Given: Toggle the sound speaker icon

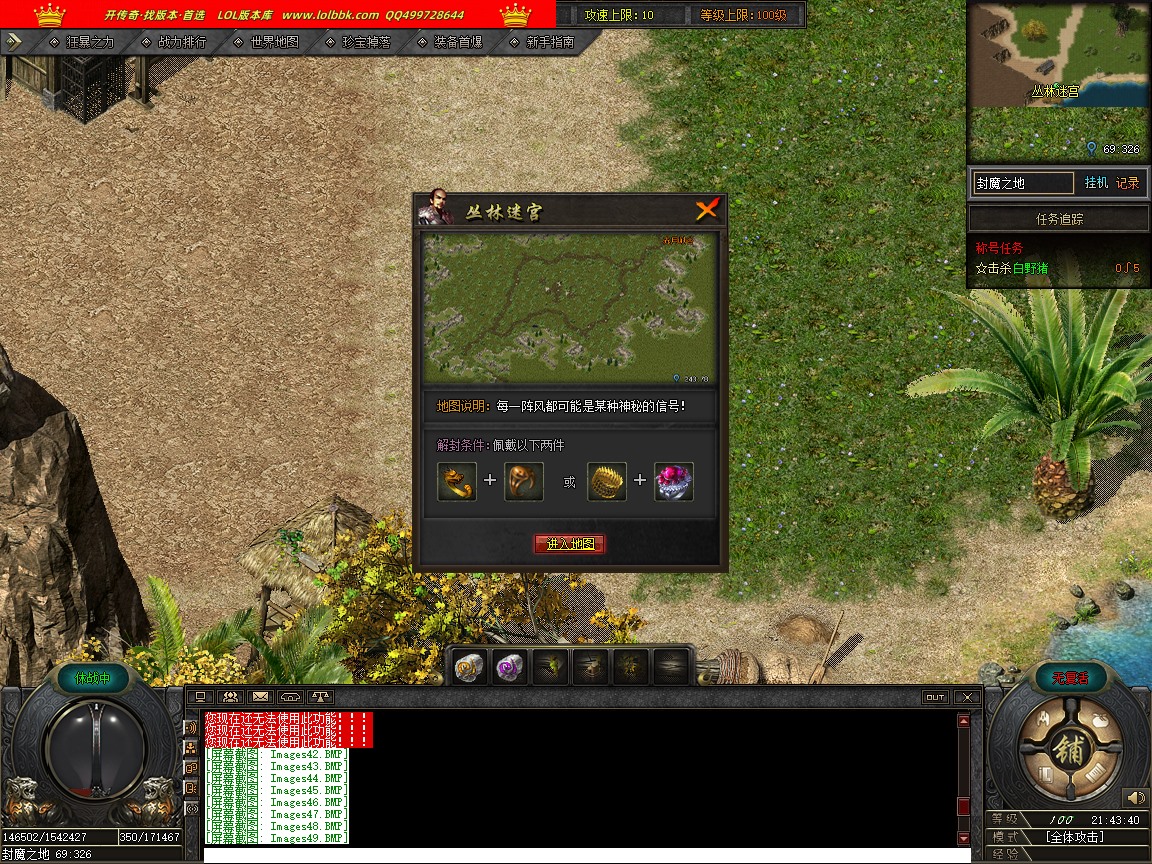Looking at the screenshot, I should [1134, 798].
